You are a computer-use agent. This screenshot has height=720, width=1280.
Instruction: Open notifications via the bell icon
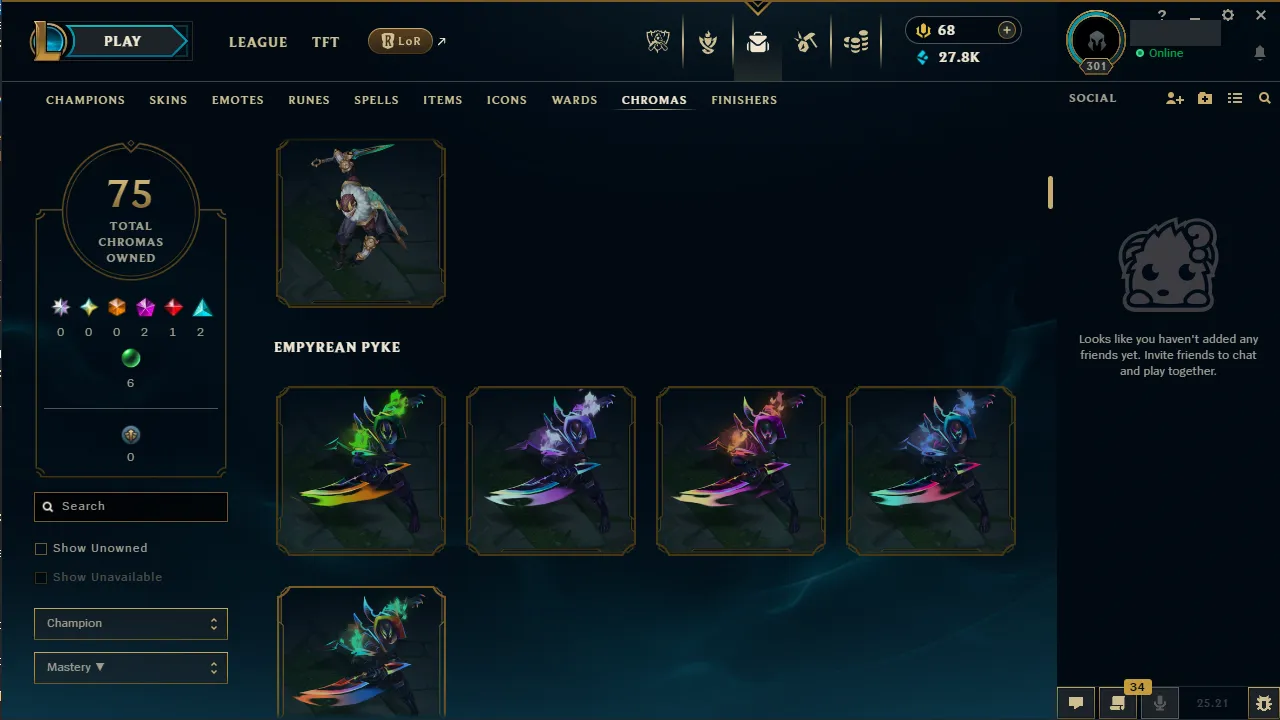(x=1259, y=52)
